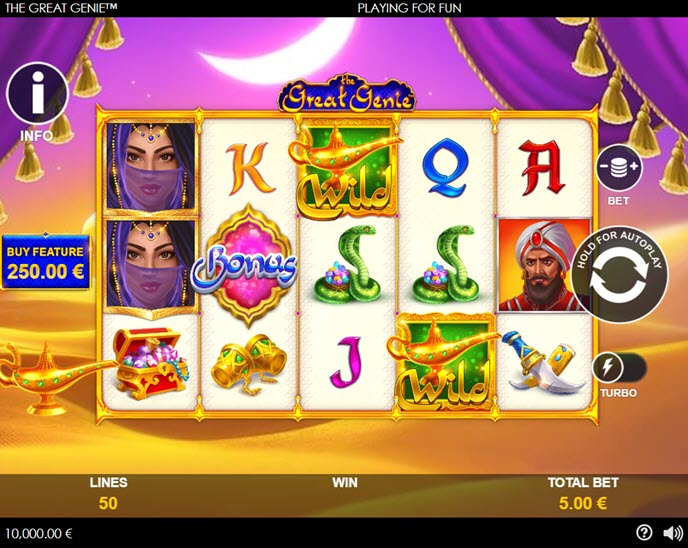Viewport: 688px width, 548px height.
Task: Buy the feature for 250.00 €
Action: point(44,263)
